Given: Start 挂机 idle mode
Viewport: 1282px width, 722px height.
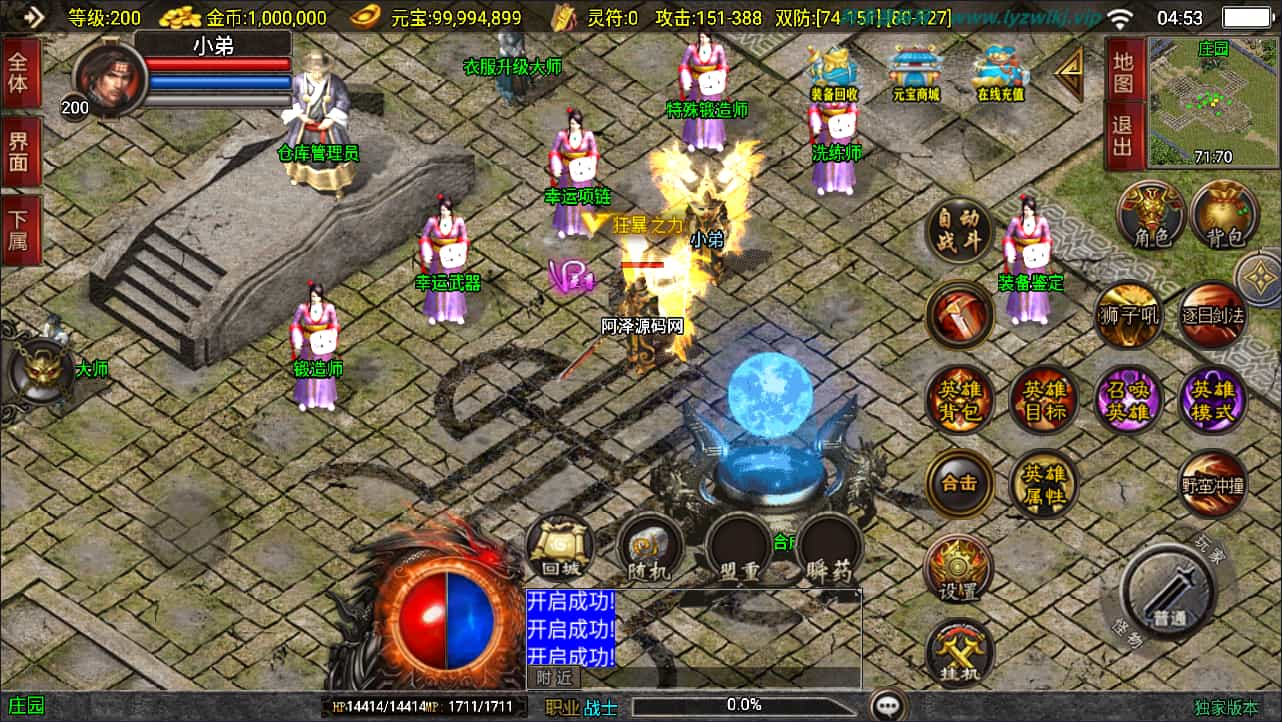Looking at the screenshot, I should click(x=960, y=651).
